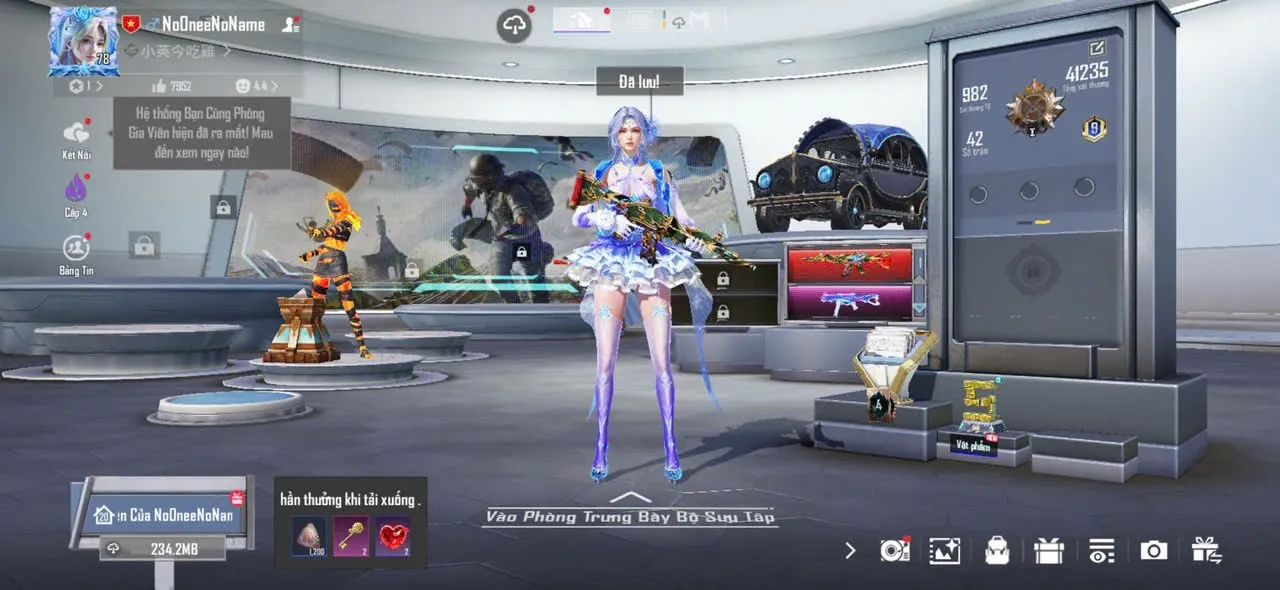Open the gift box icon
Image resolution: width=1280 pixels, height=590 pixels.
pos(1049,550)
